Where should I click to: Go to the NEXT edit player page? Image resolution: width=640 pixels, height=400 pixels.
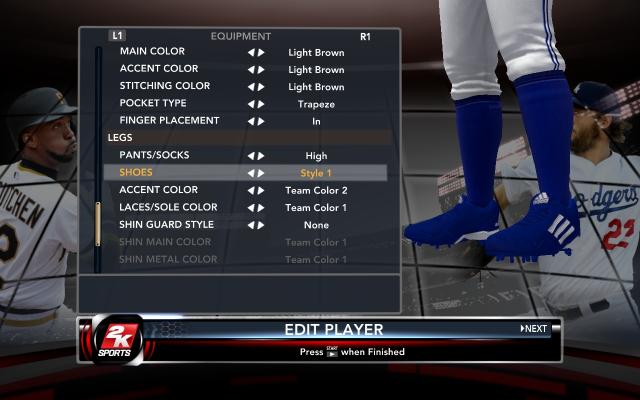[x=534, y=329]
